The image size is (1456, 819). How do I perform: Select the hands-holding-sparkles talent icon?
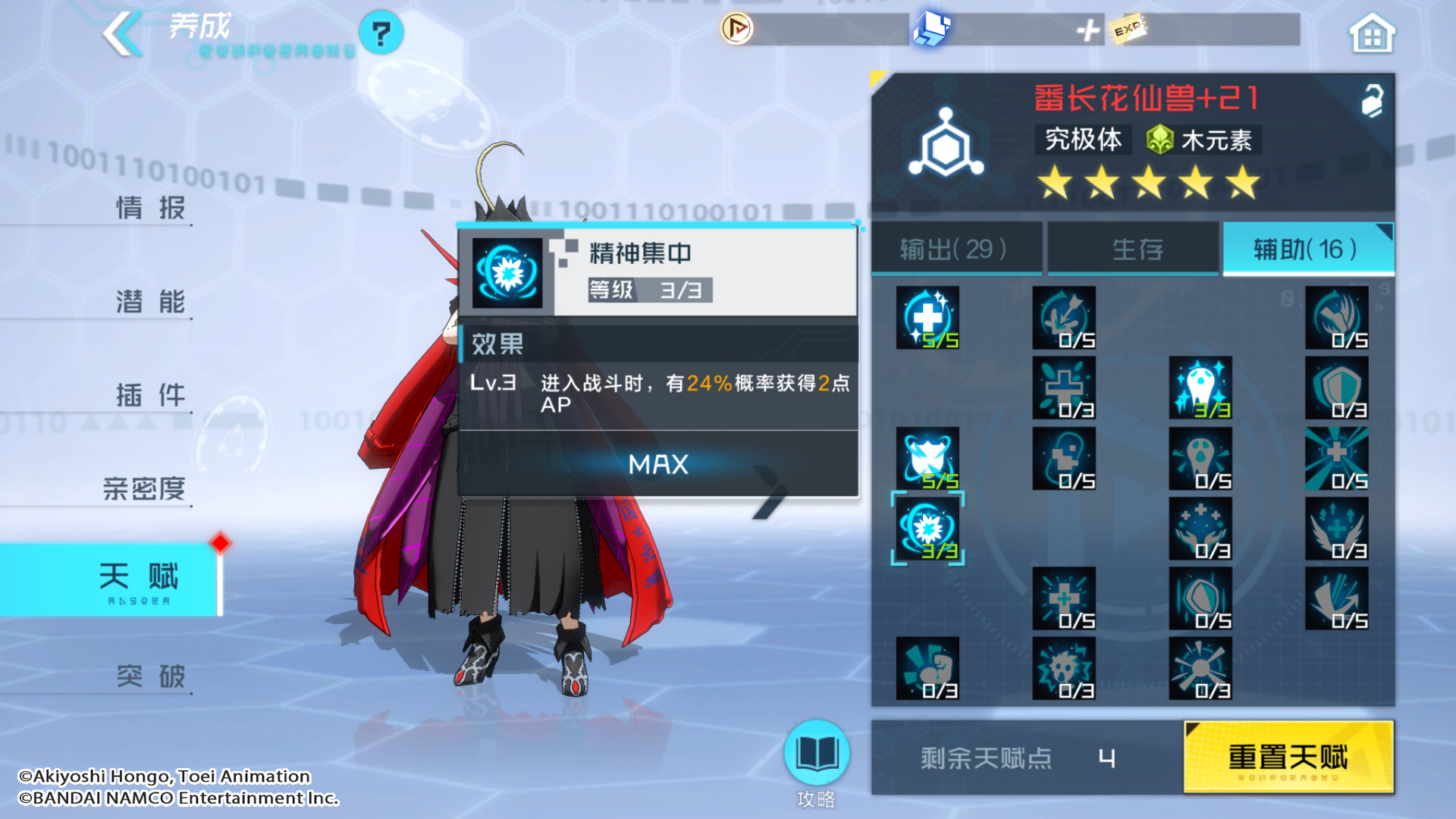[x=1200, y=529]
